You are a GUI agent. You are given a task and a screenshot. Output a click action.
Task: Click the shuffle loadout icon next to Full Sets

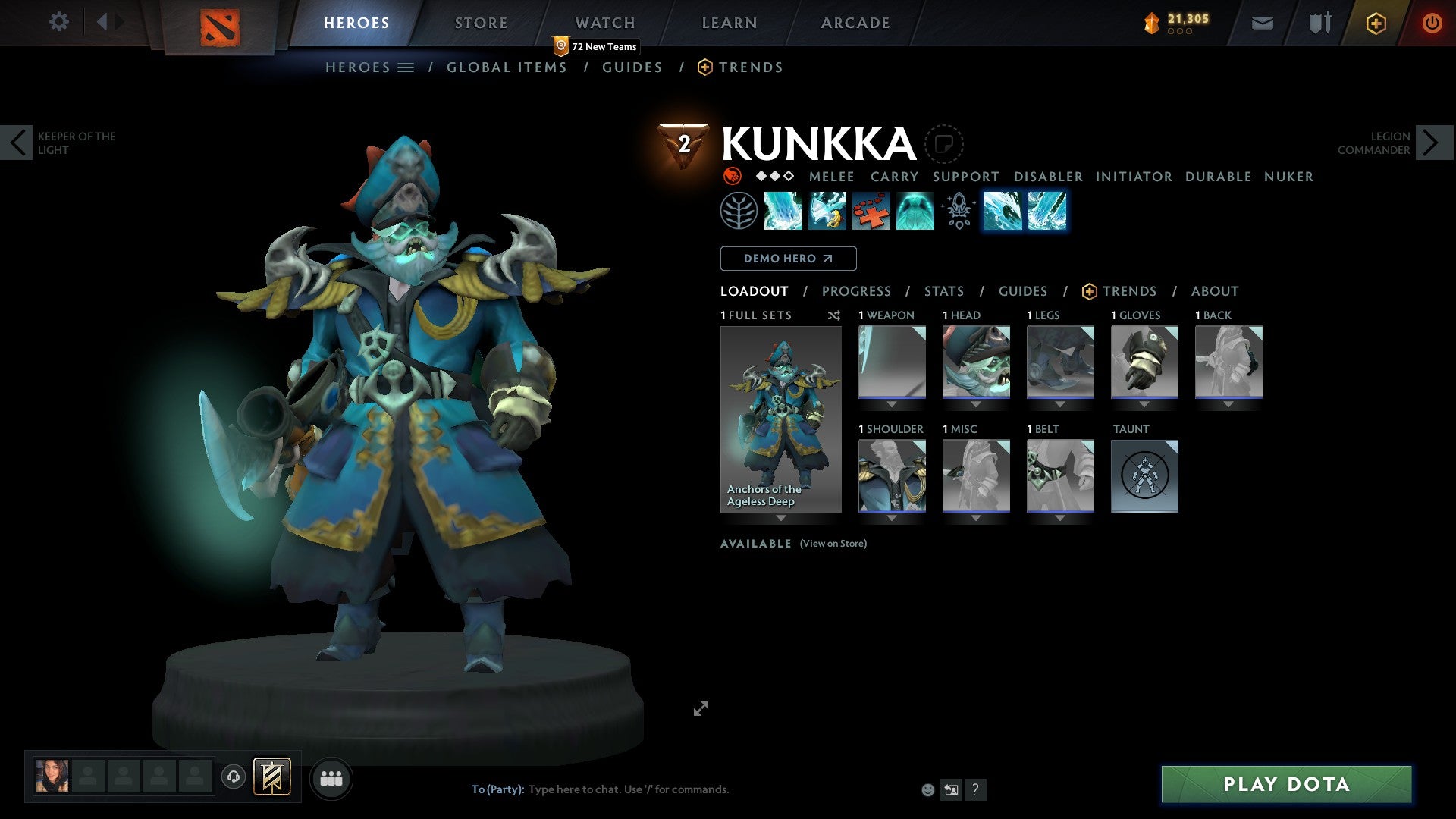point(834,315)
